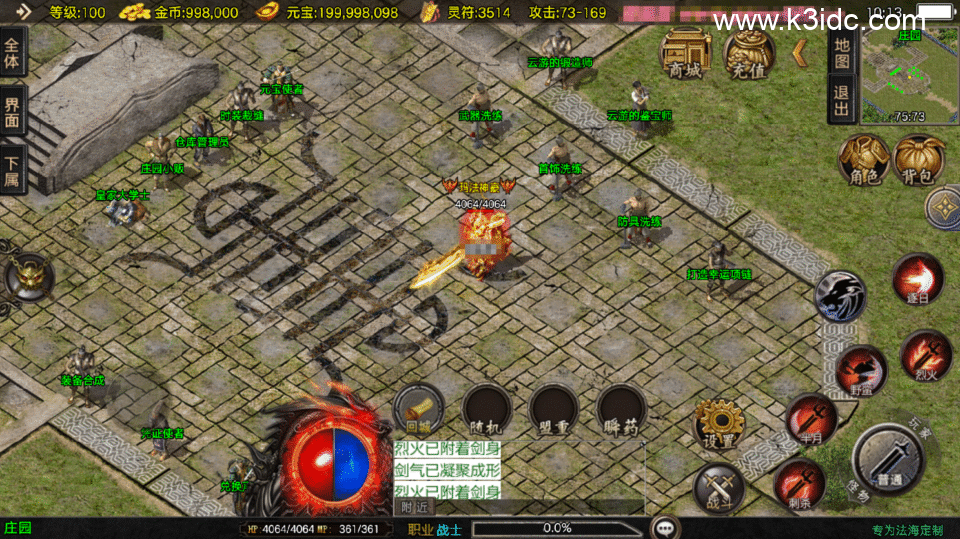Switch to the 附近 nearby chat channel
The height and width of the screenshot is (539, 960).
pos(418,507)
